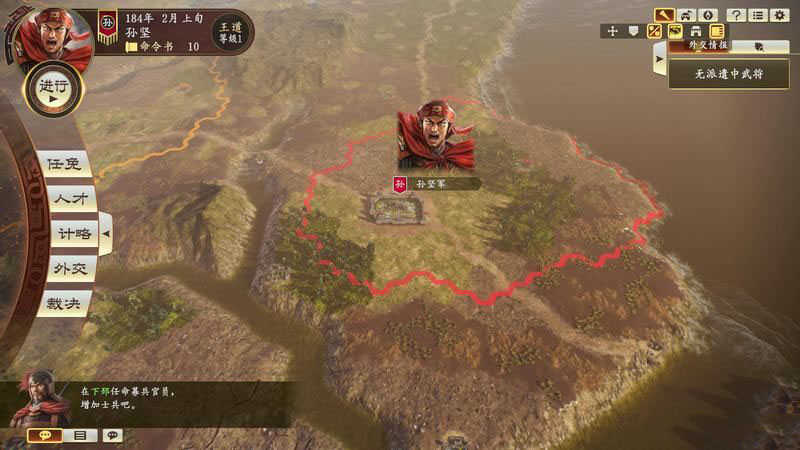
Task: Show help via the question mark icon
Action: coord(737,15)
